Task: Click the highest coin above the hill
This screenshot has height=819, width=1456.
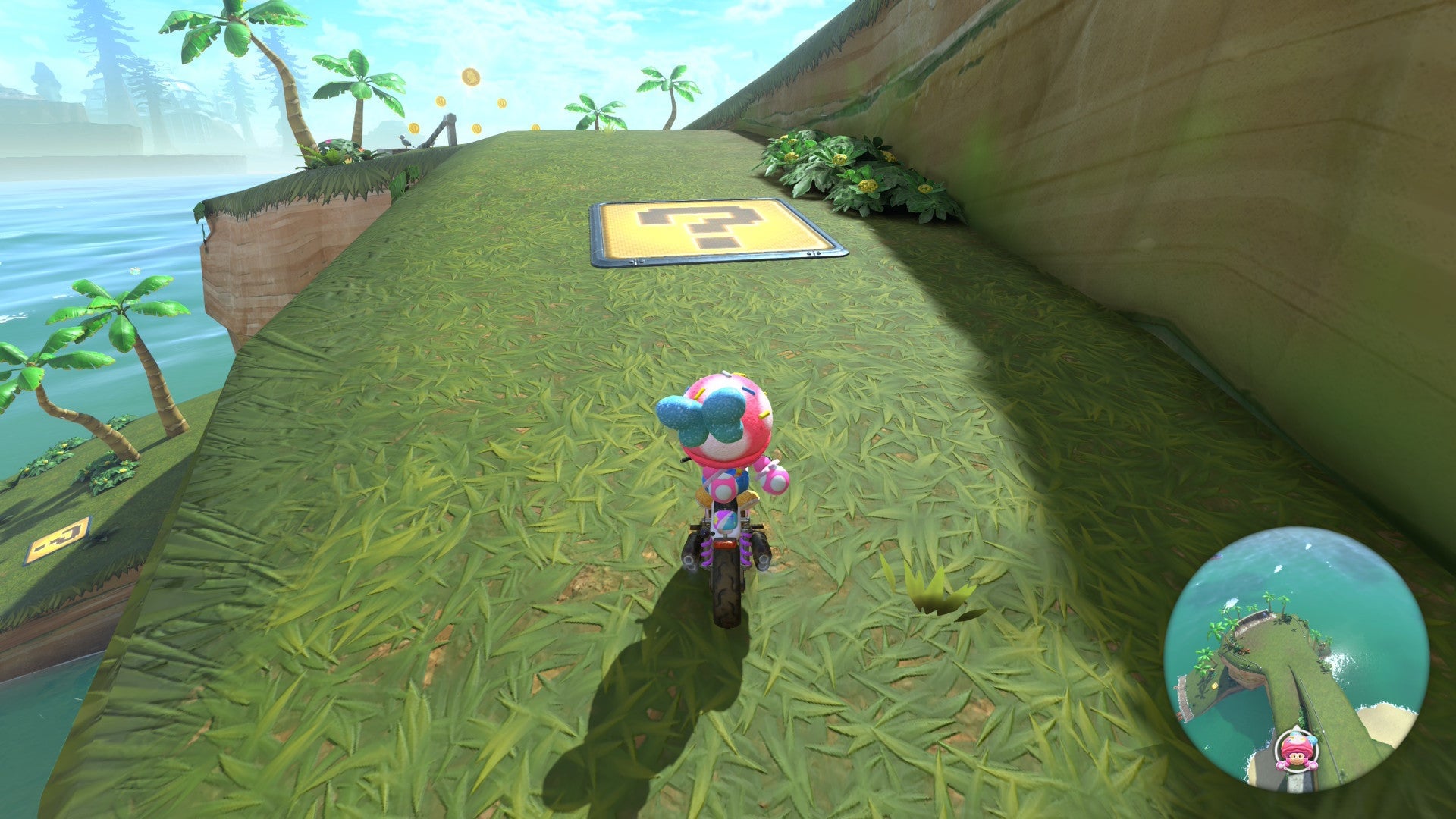Action: (470, 76)
